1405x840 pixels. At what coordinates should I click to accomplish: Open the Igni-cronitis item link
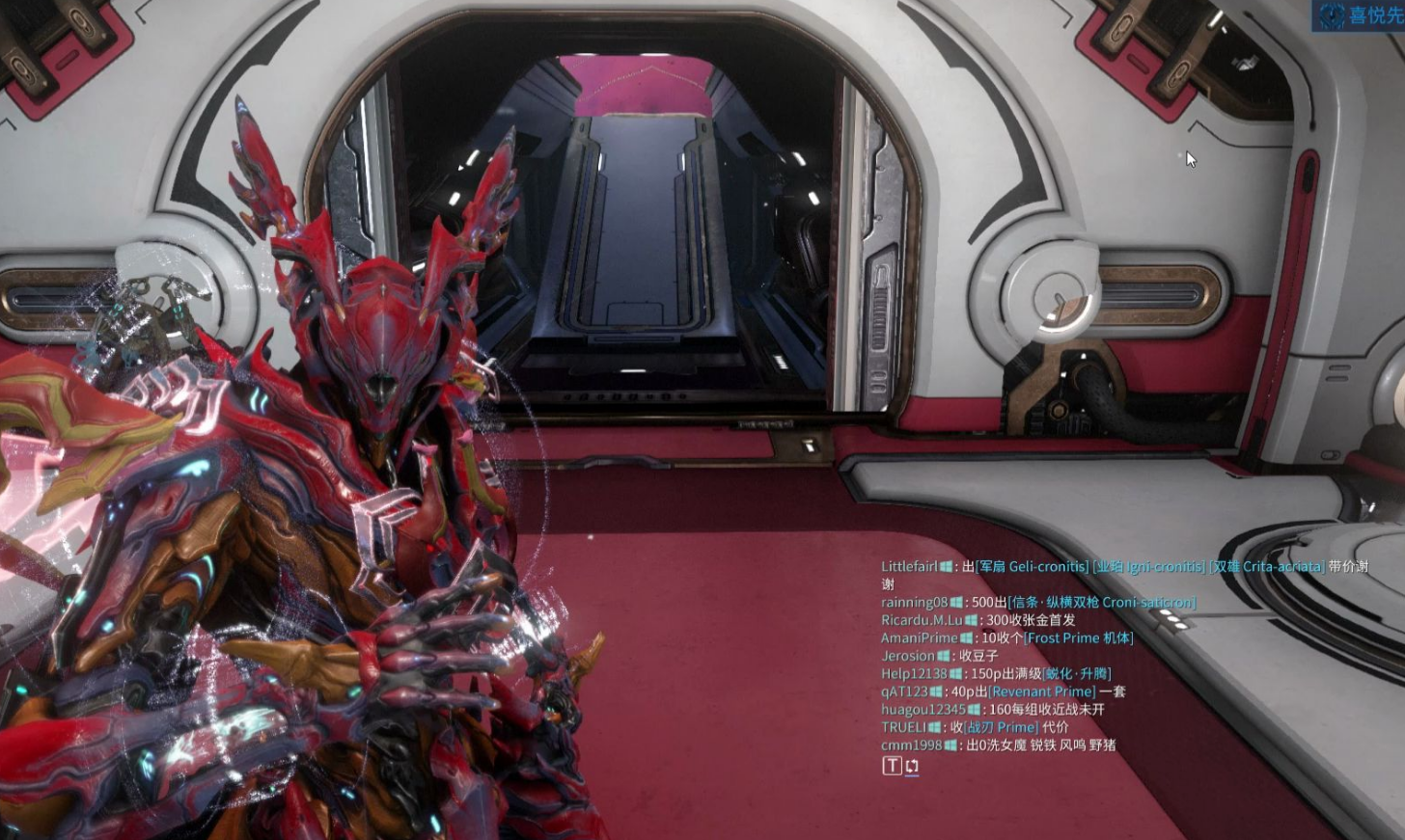(x=1148, y=567)
